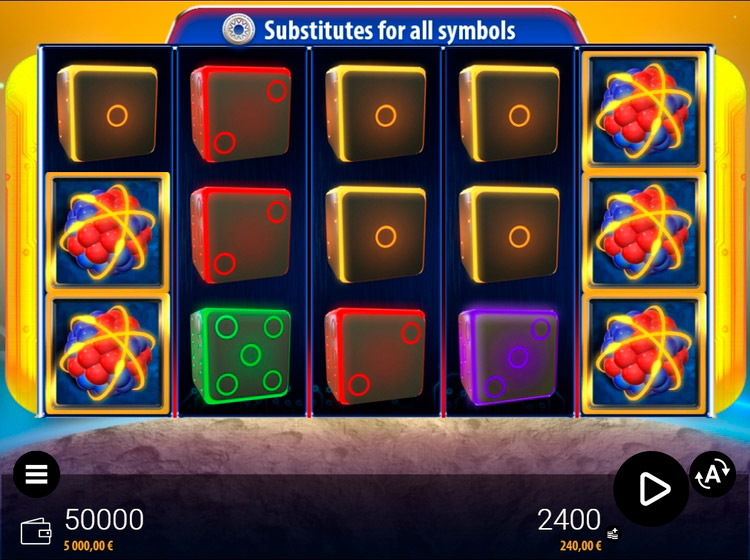Open the hamburger menu

37,474
